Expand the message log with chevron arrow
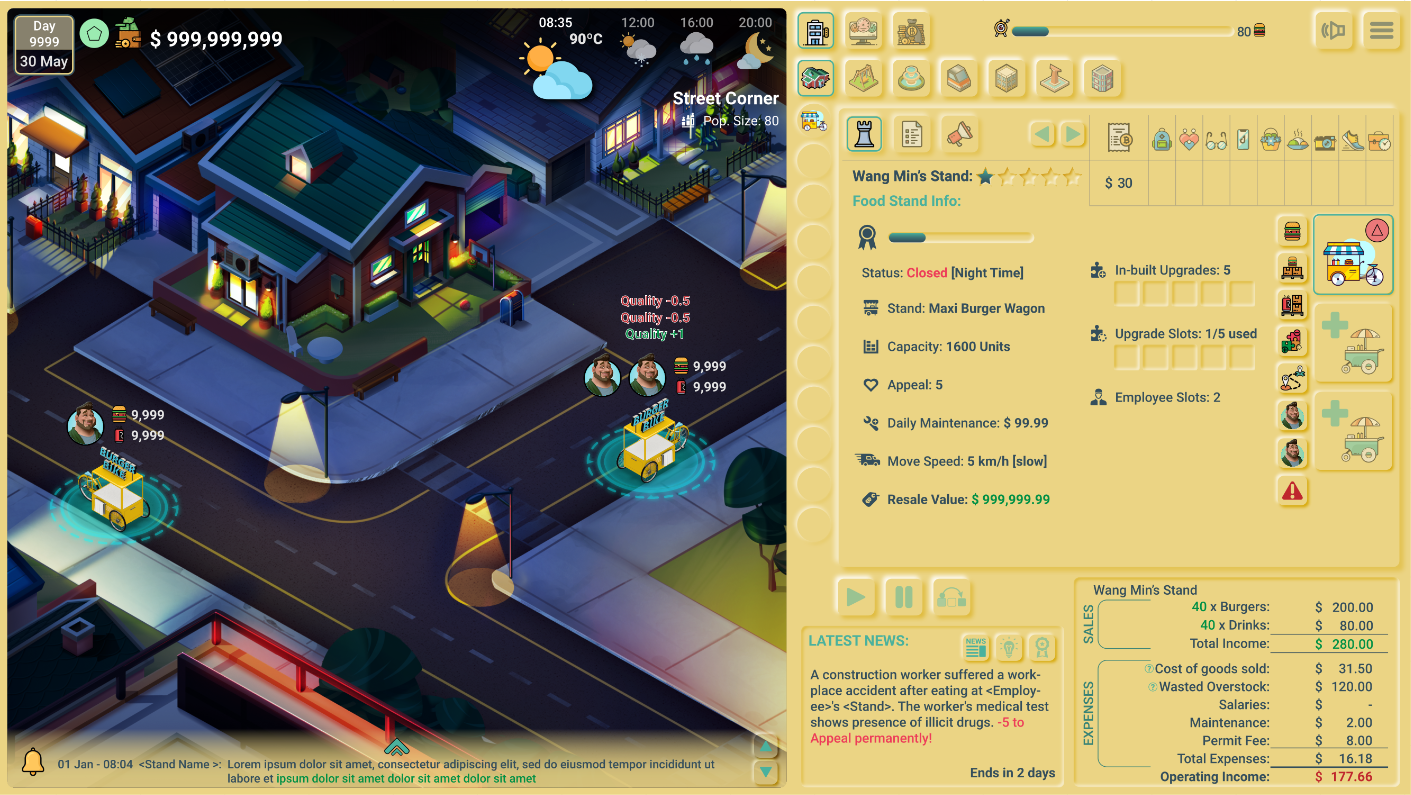This screenshot has height=795, width=1411. pyautogui.click(x=396, y=746)
